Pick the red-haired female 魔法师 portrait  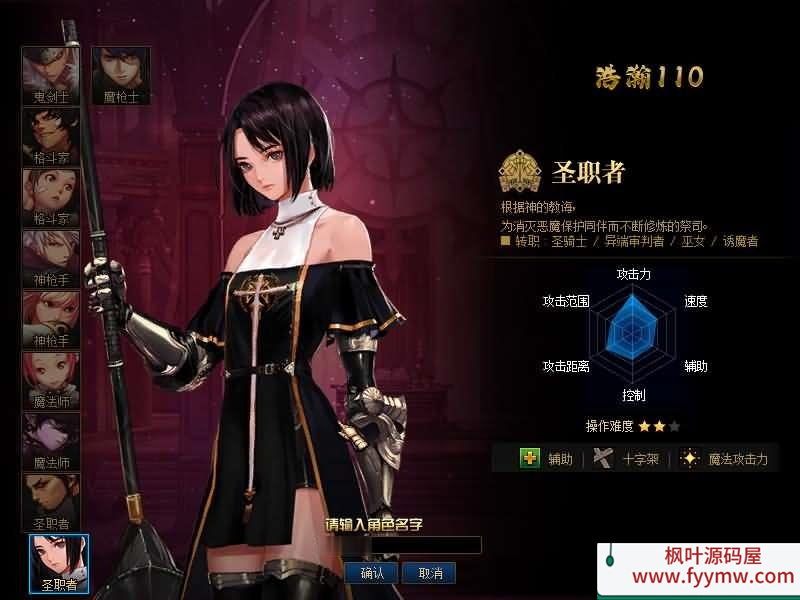[x=51, y=380]
